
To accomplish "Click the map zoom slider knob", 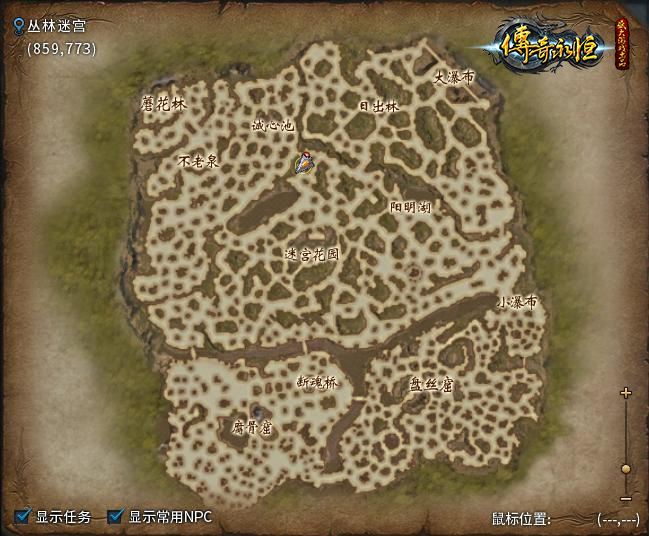I will [x=626, y=468].
